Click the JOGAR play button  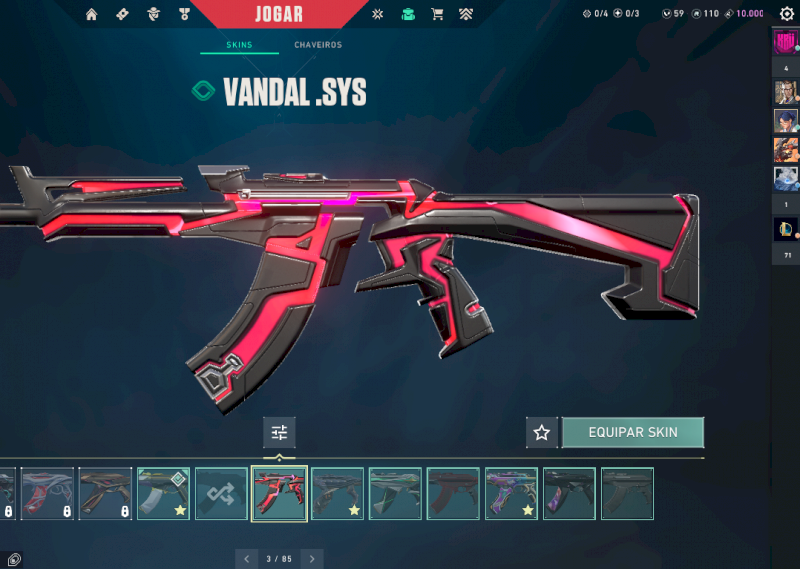pos(280,14)
